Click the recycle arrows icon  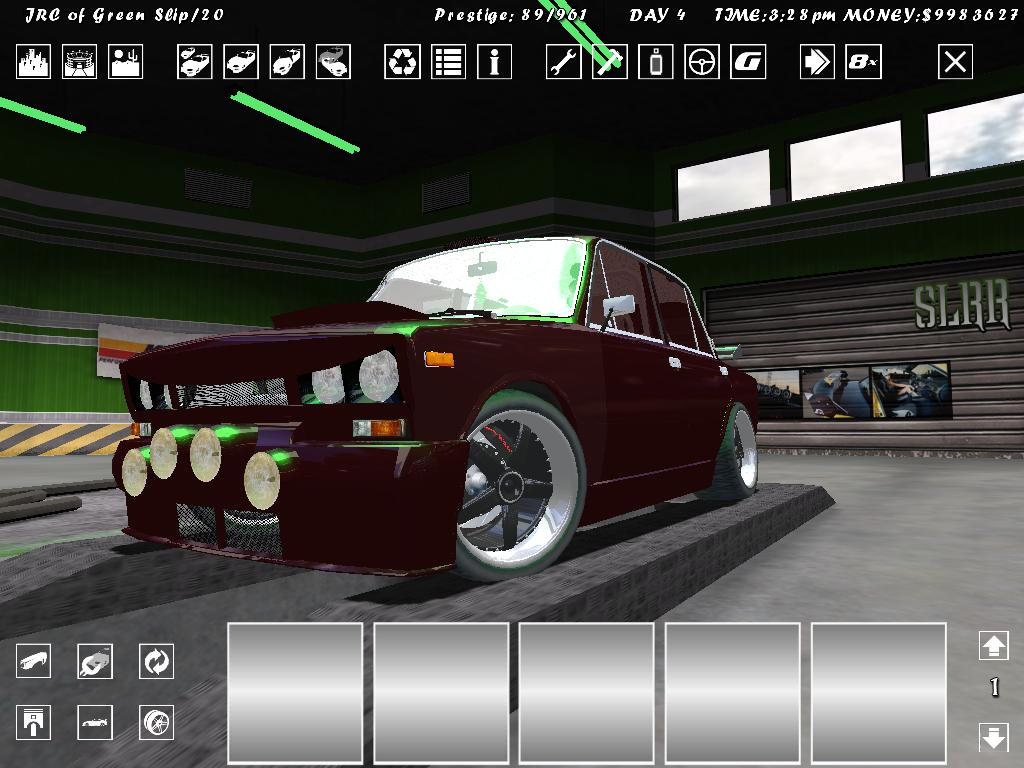(402, 62)
